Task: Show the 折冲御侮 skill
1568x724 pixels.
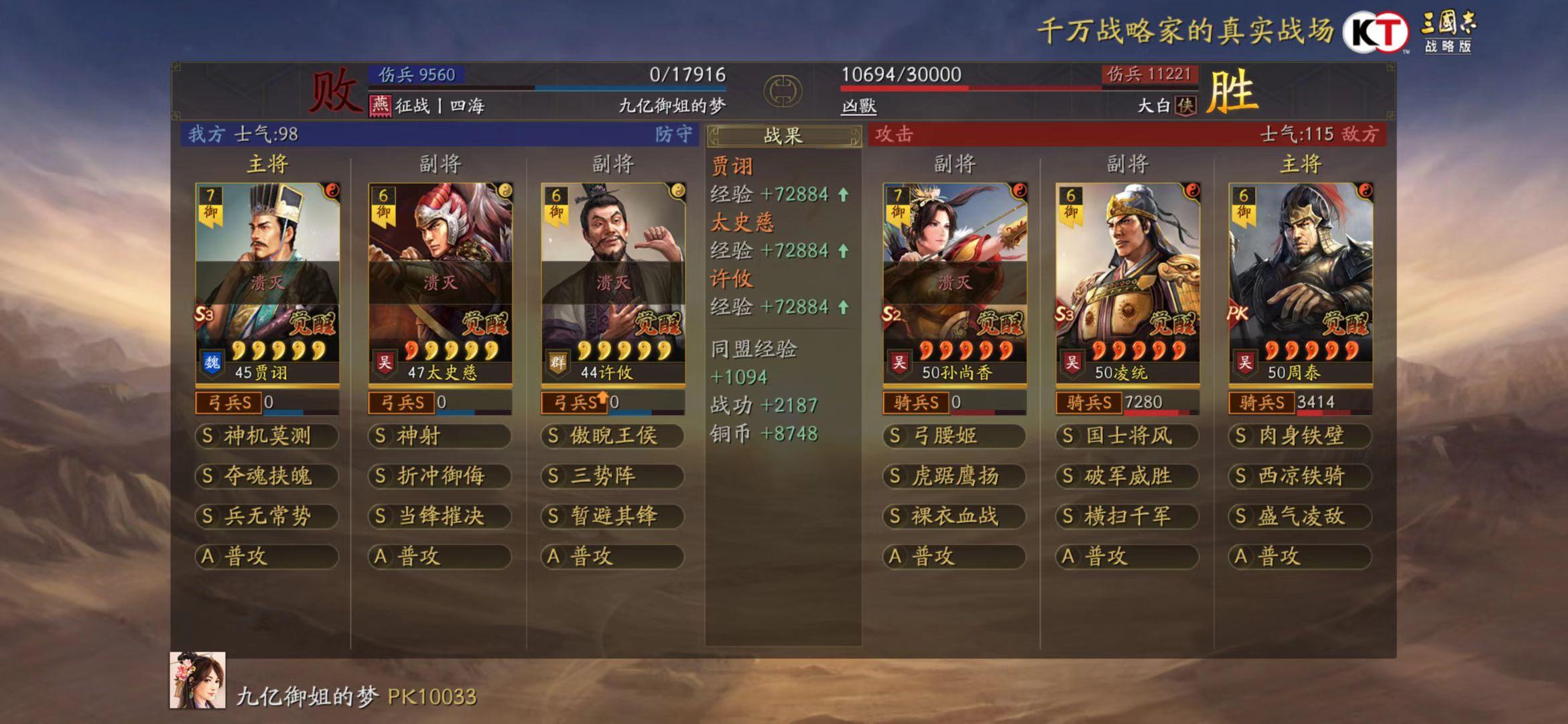Action: click(x=440, y=477)
